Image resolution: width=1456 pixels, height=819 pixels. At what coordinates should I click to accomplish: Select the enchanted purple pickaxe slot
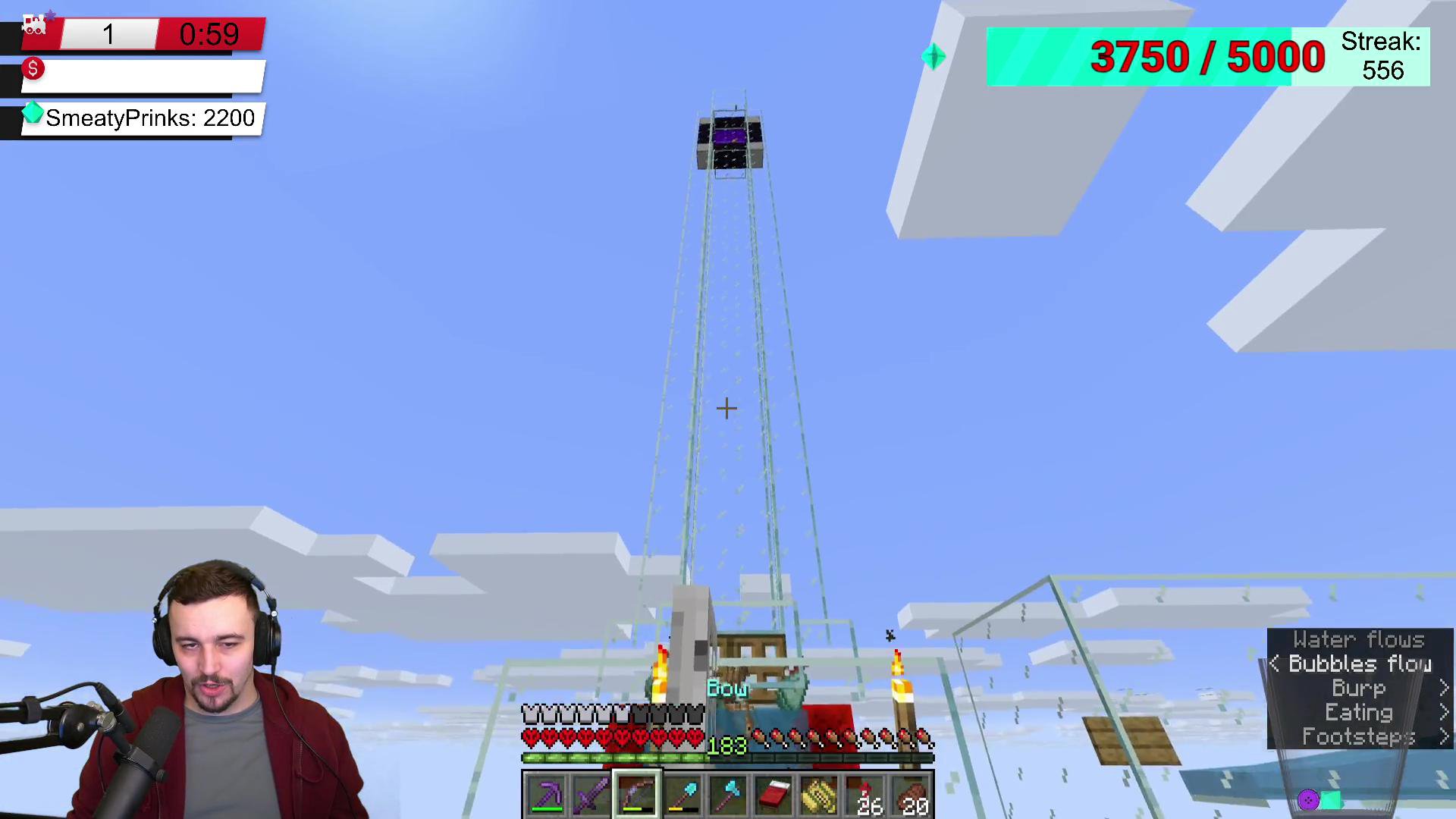click(546, 795)
